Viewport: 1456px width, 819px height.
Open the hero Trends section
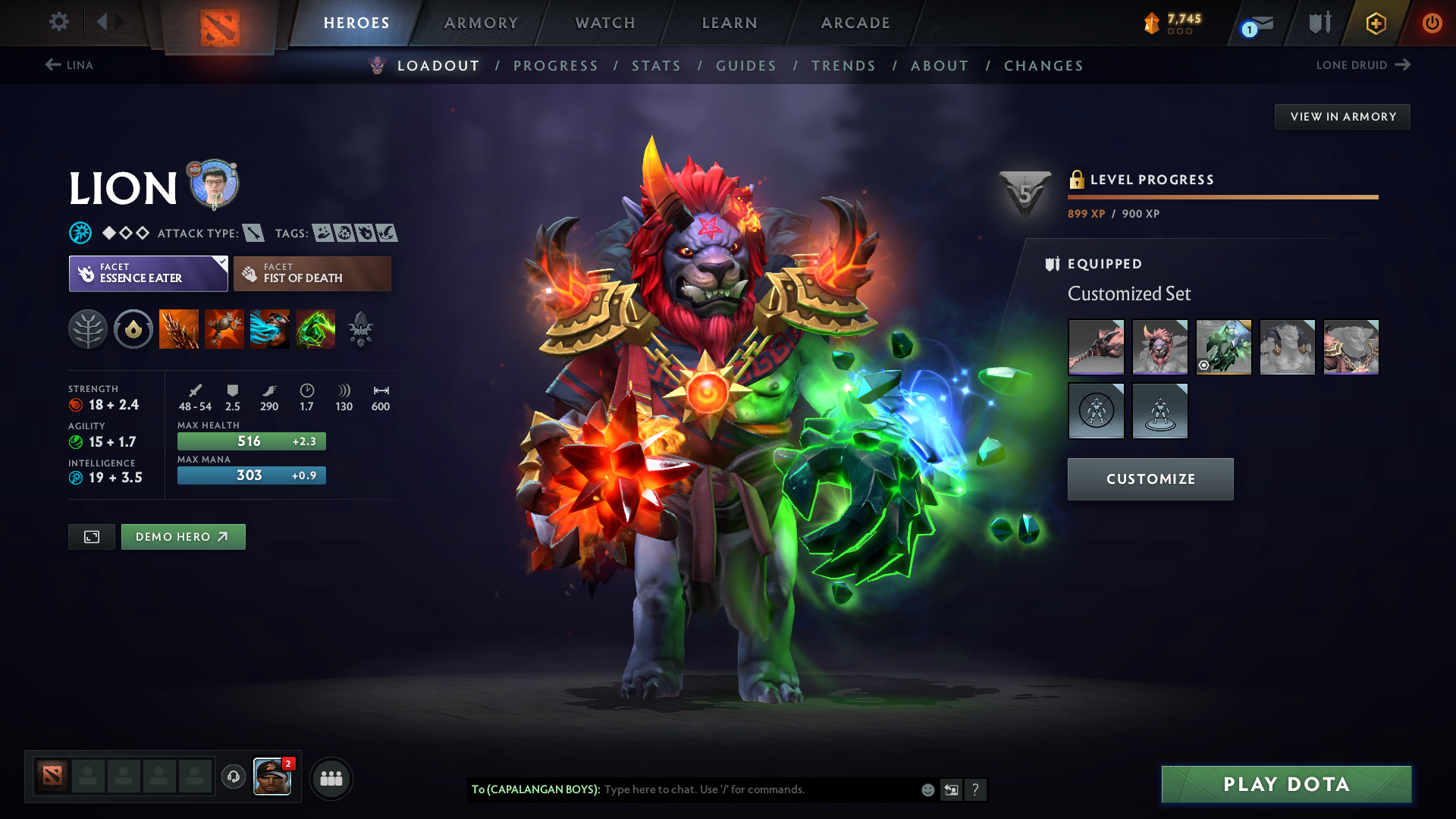843,66
